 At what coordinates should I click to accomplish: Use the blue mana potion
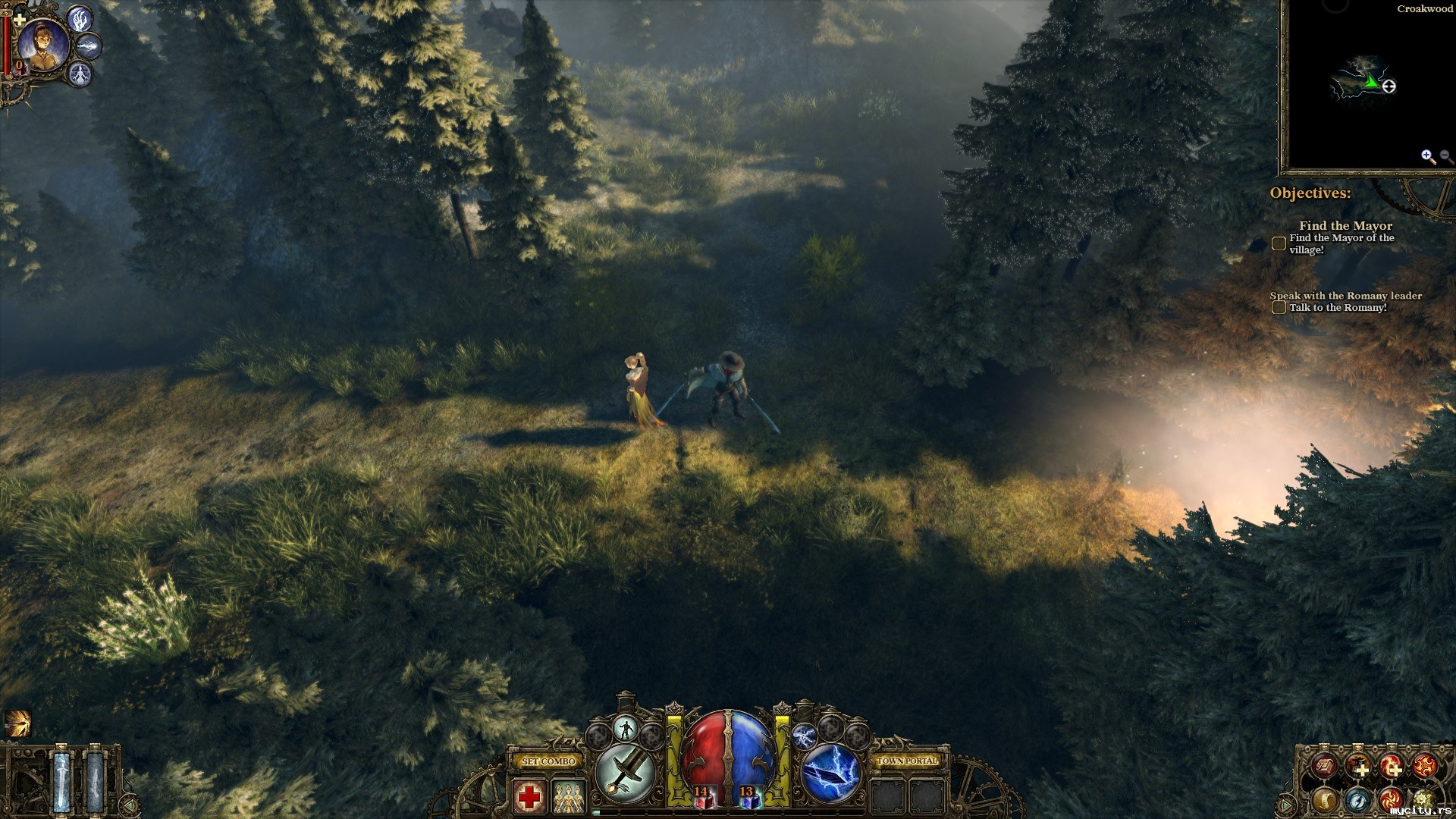749,796
